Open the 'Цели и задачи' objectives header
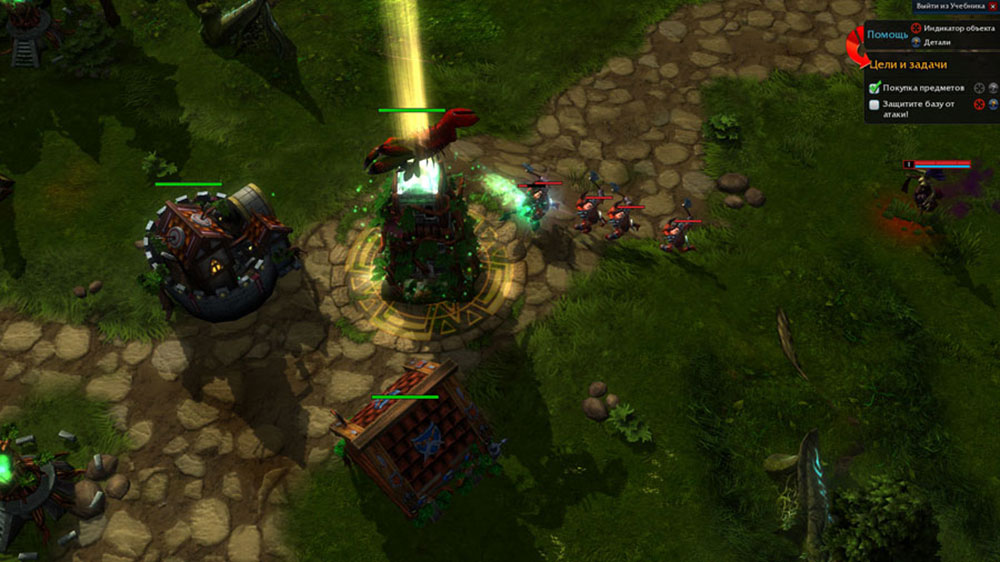The width and height of the screenshot is (1000, 562). coord(907,64)
